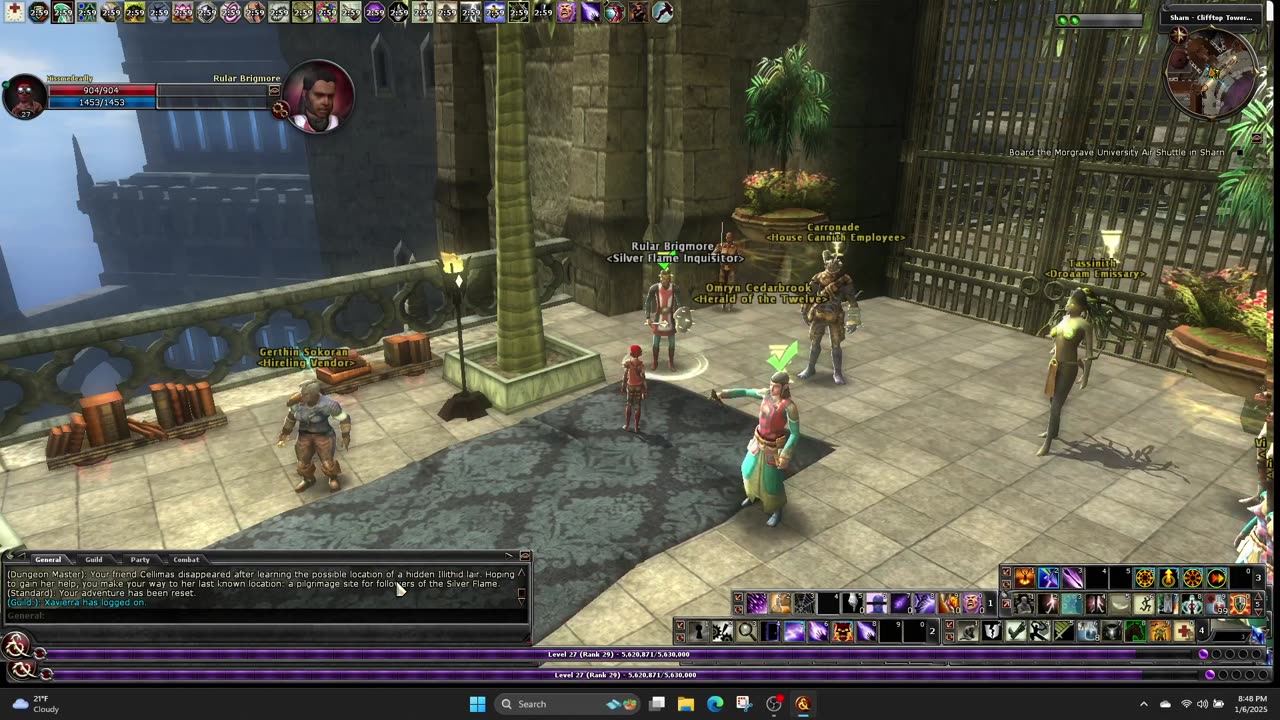1280x720 pixels.
Task: Select Rular Brigmore's target portrait
Action: pos(318,97)
